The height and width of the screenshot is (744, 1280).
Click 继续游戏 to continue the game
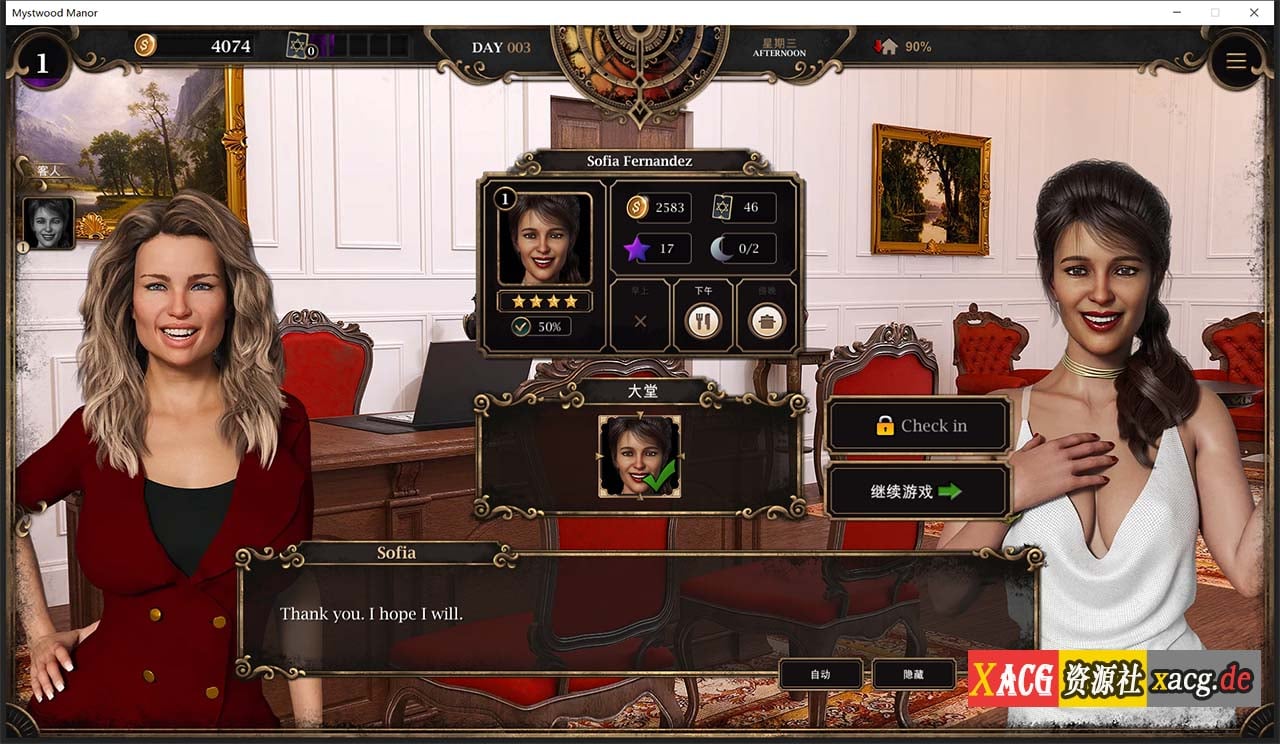point(916,489)
